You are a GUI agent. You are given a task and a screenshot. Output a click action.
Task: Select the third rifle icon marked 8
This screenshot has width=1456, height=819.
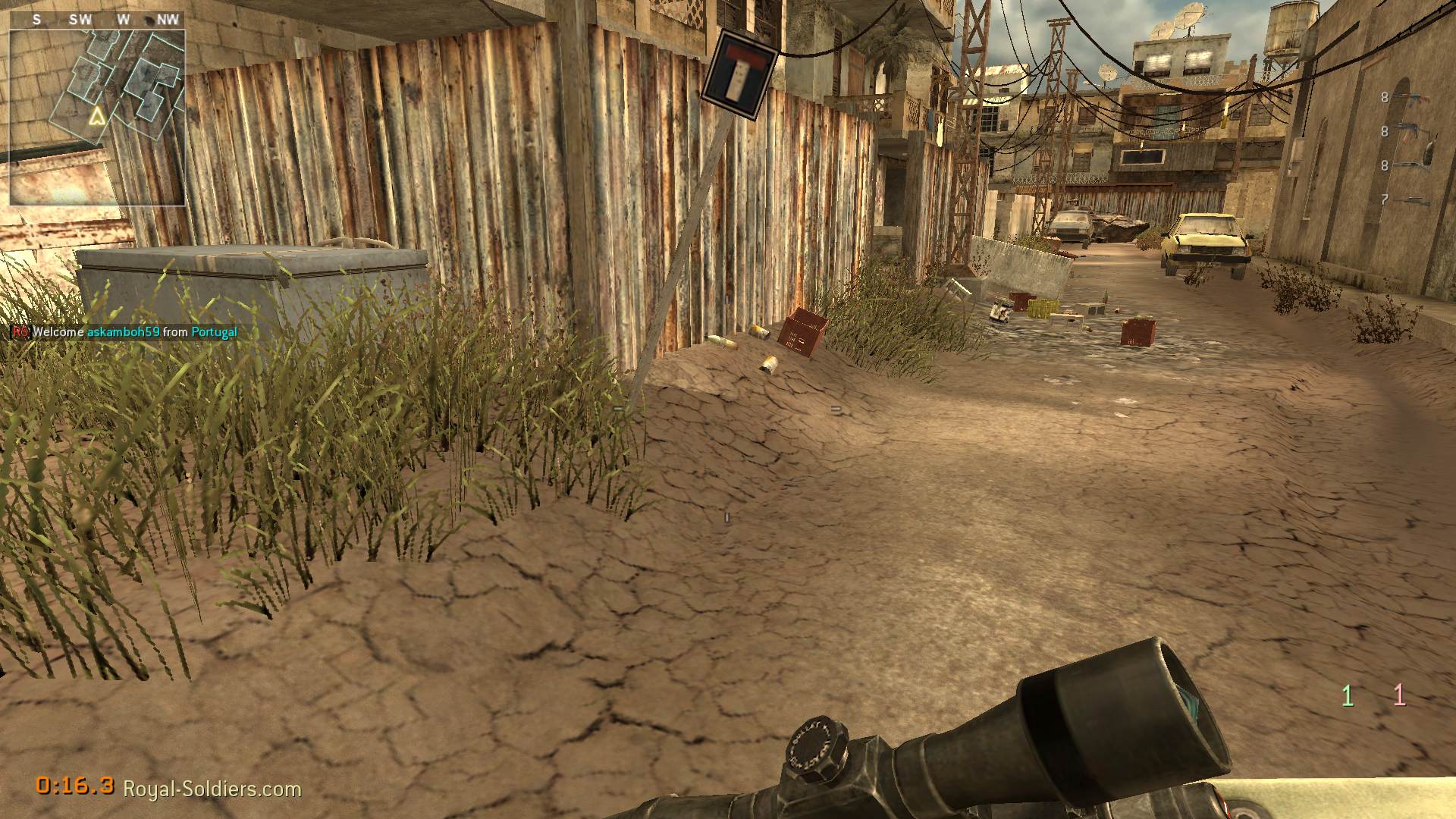coord(1408,164)
